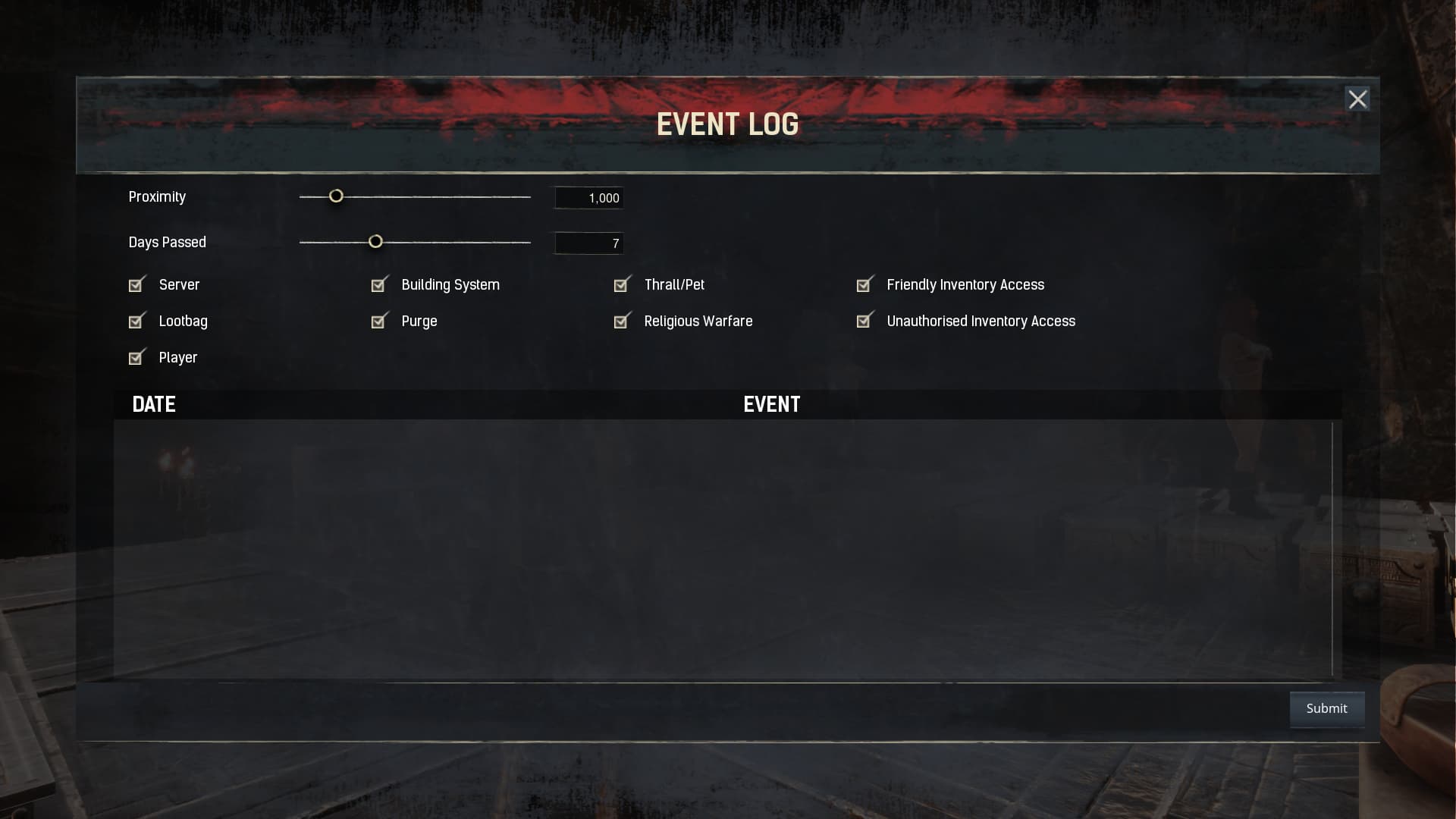Click inside the empty event results area
This screenshot has height=819, width=1456.
coord(720,546)
